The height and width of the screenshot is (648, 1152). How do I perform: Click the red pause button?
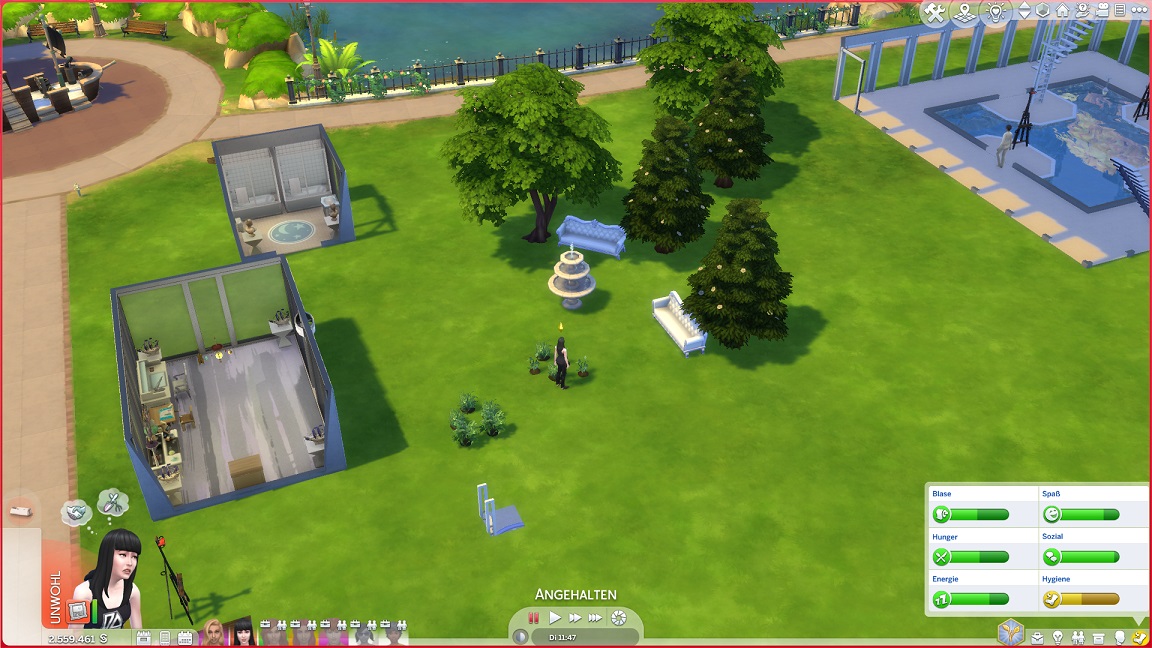pyautogui.click(x=534, y=618)
